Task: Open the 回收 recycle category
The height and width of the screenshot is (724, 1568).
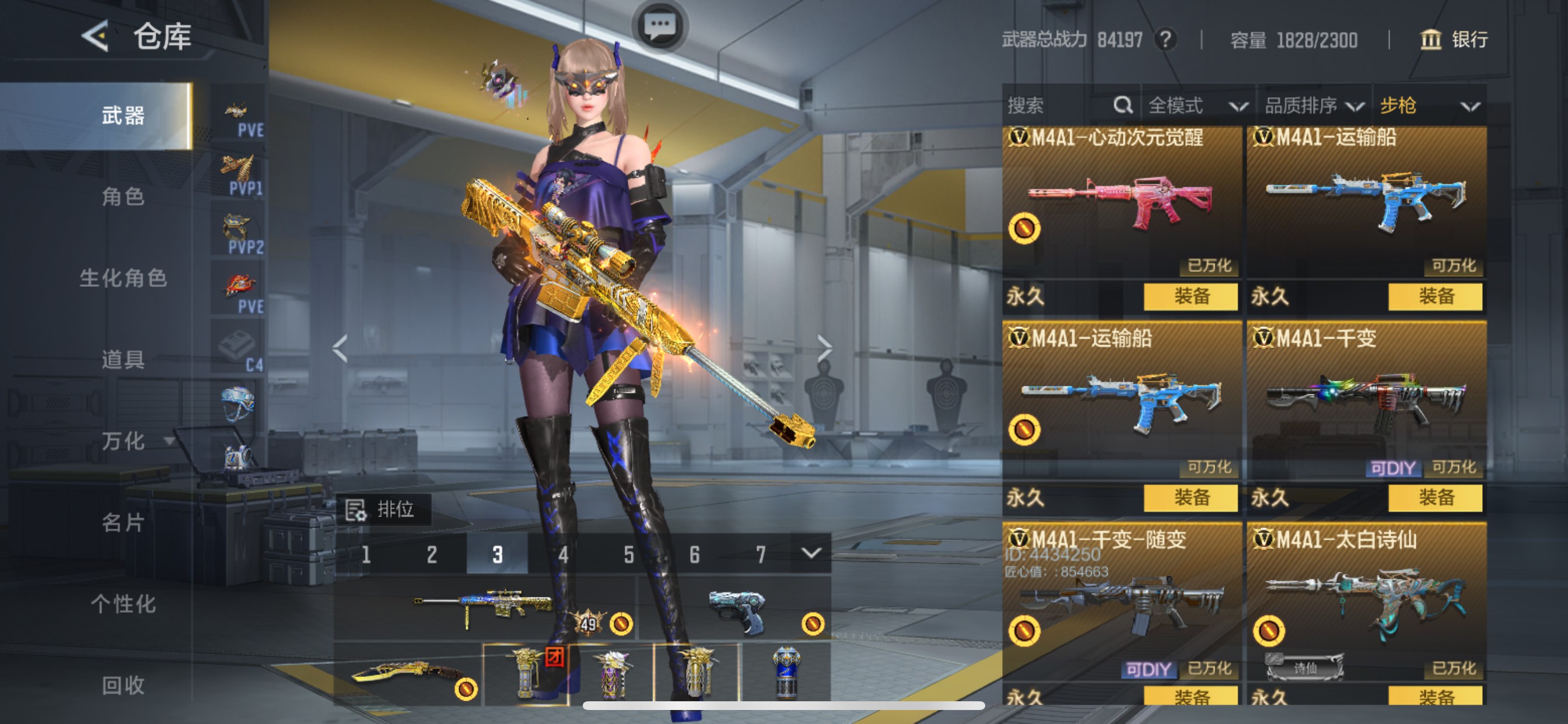Action: [123, 686]
